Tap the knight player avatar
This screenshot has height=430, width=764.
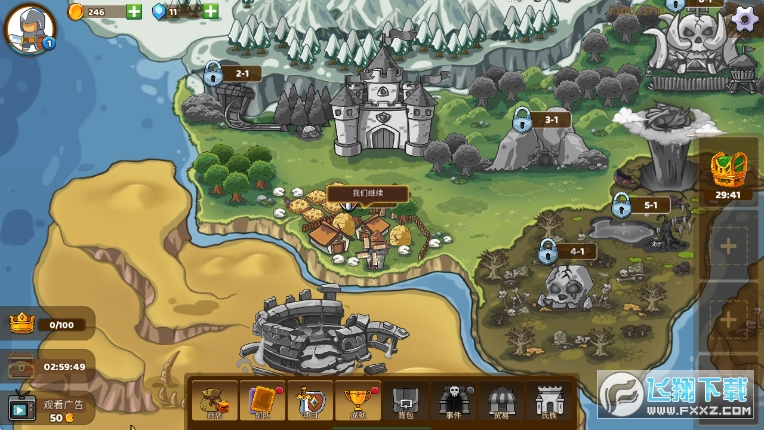[x=29, y=28]
